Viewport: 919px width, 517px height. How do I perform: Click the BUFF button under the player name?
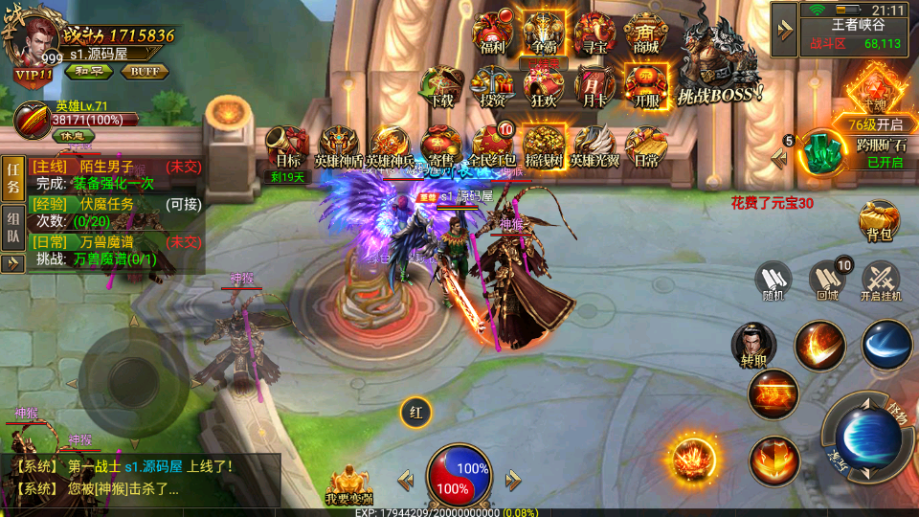point(144,71)
